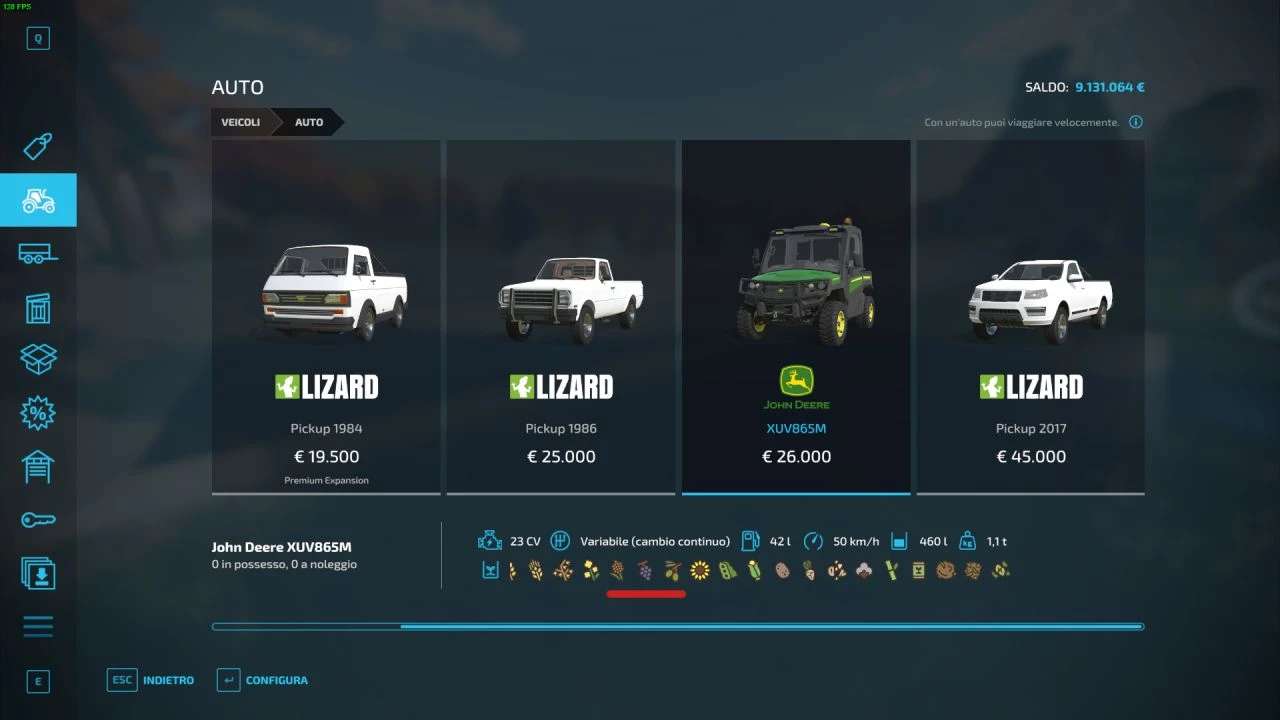This screenshot has width=1280, height=720.
Task: Click the info icon beside the car hint
Action: click(x=1136, y=122)
